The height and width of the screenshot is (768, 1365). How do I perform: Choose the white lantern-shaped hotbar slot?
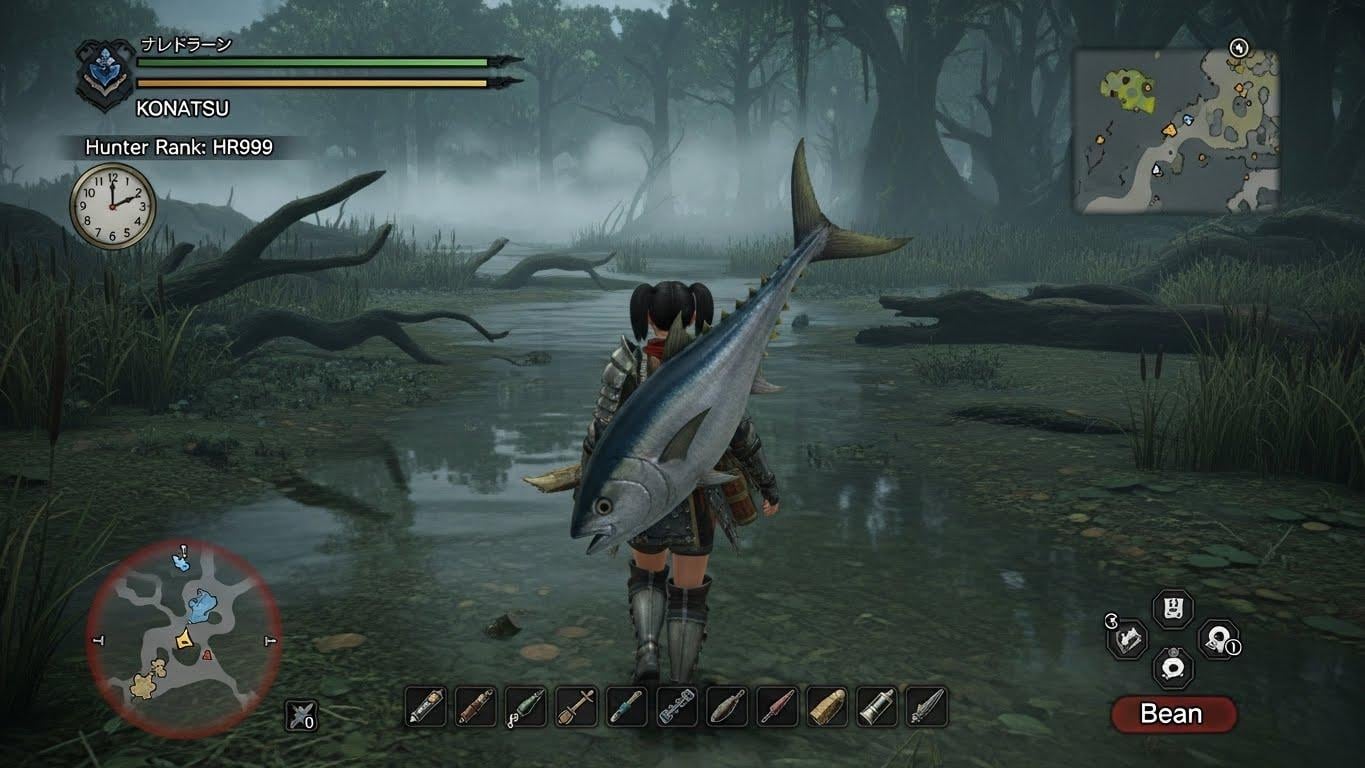876,706
